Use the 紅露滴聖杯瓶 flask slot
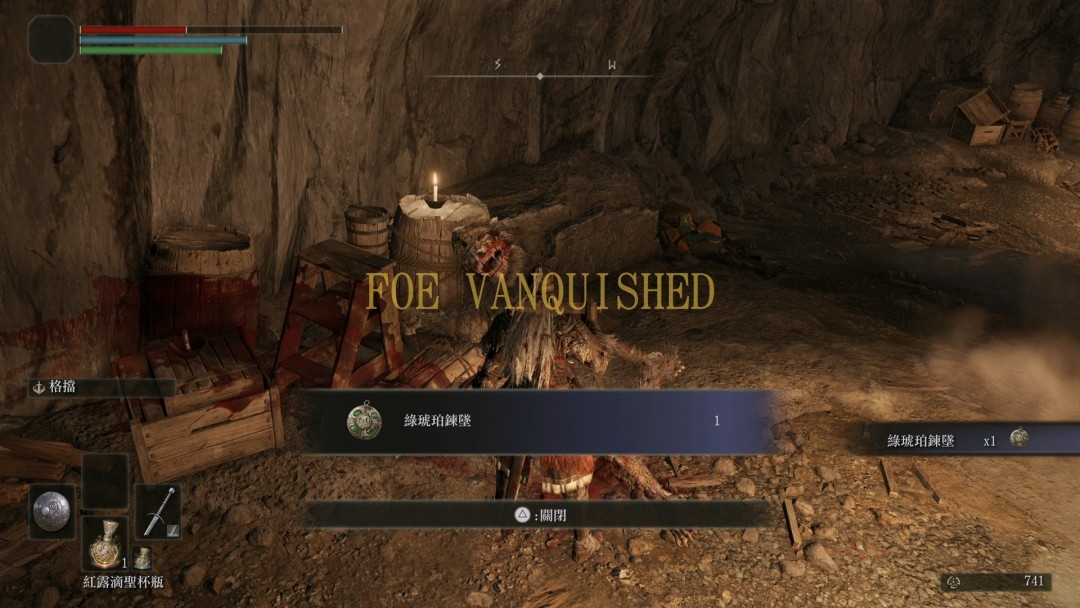The image size is (1080, 608). coord(104,545)
